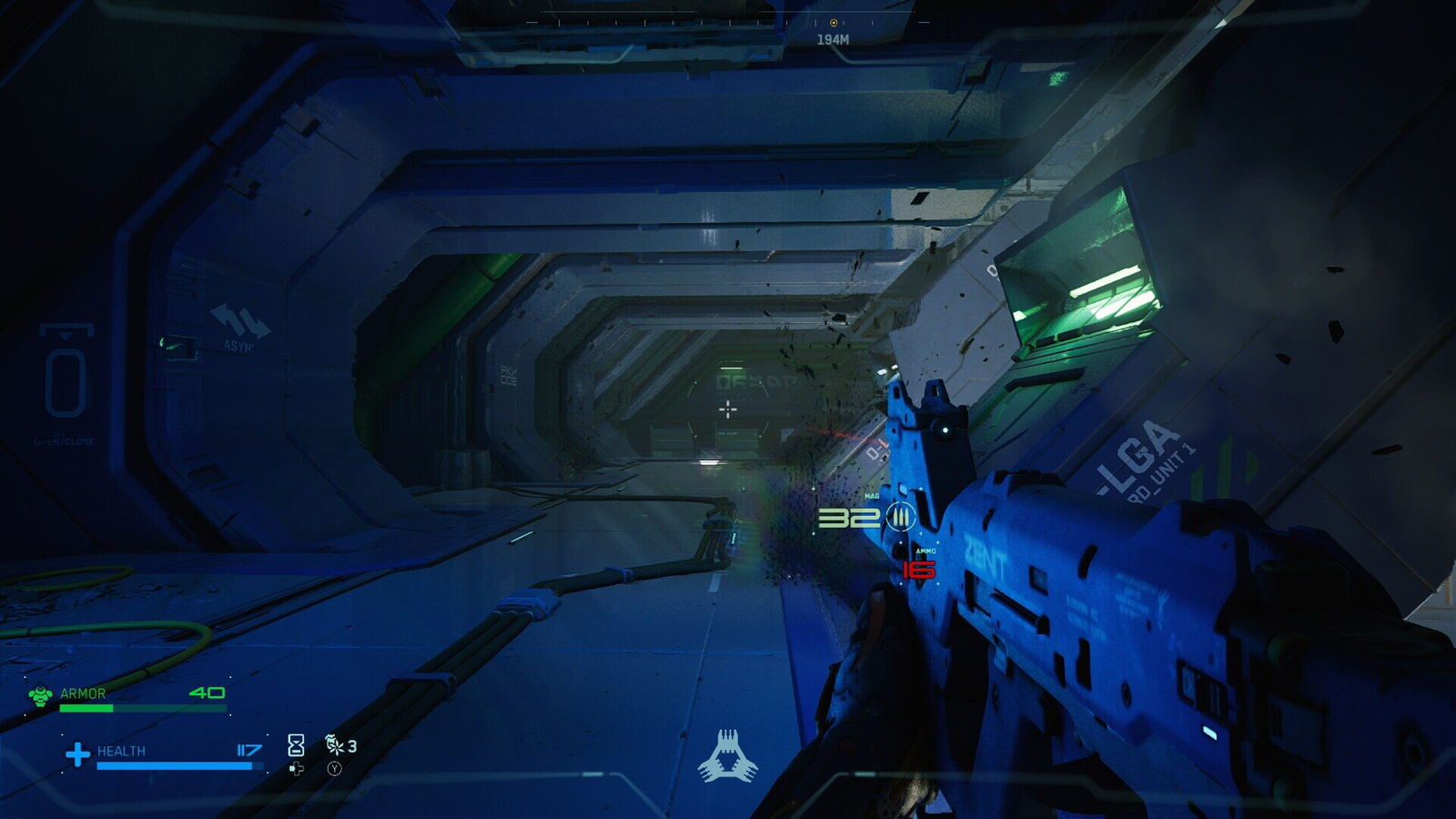Click the magazine fire-mode icon beside 32
Image resolution: width=1456 pixels, height=819 pixels.
901,518
